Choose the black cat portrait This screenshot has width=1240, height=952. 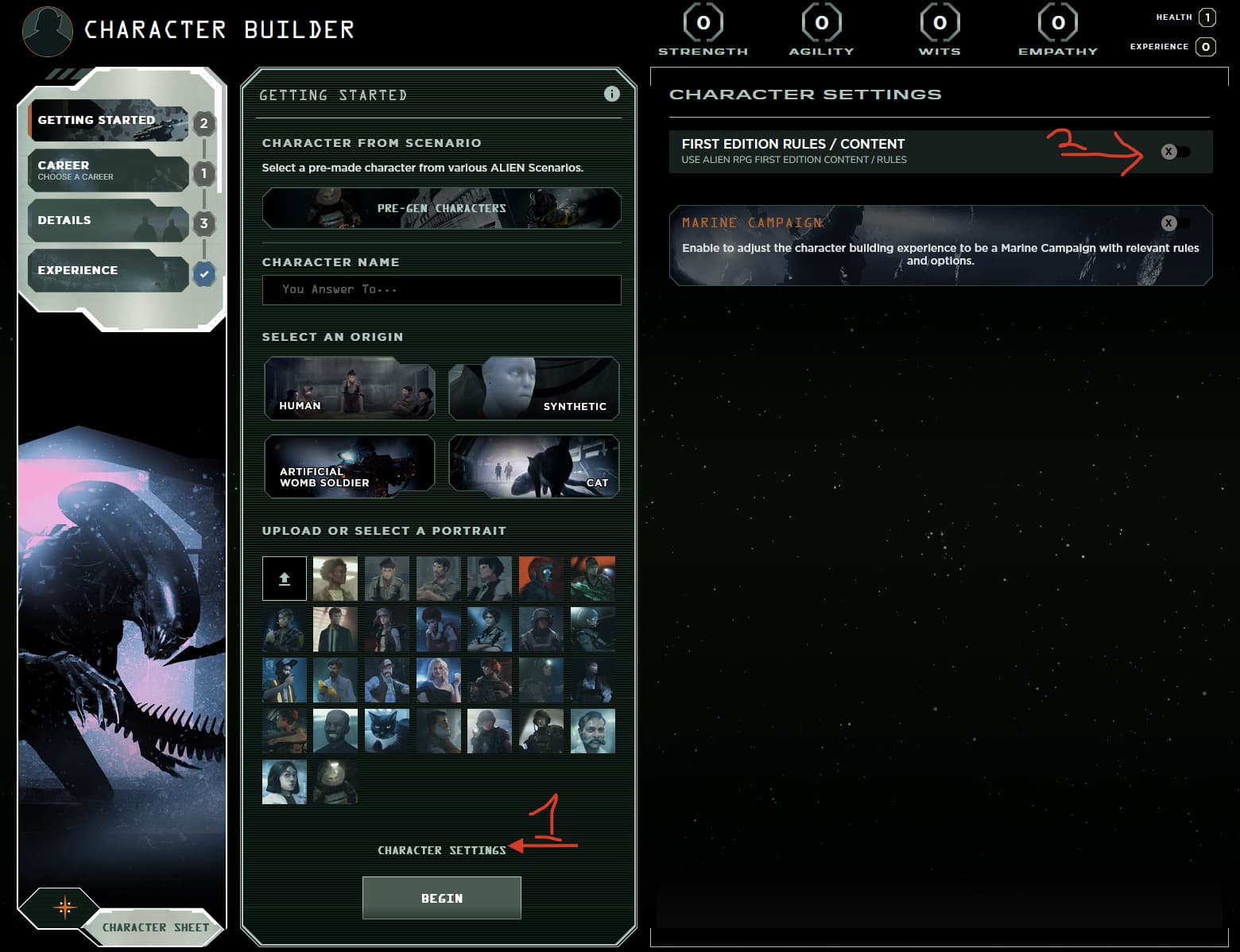tap(386, 730)
